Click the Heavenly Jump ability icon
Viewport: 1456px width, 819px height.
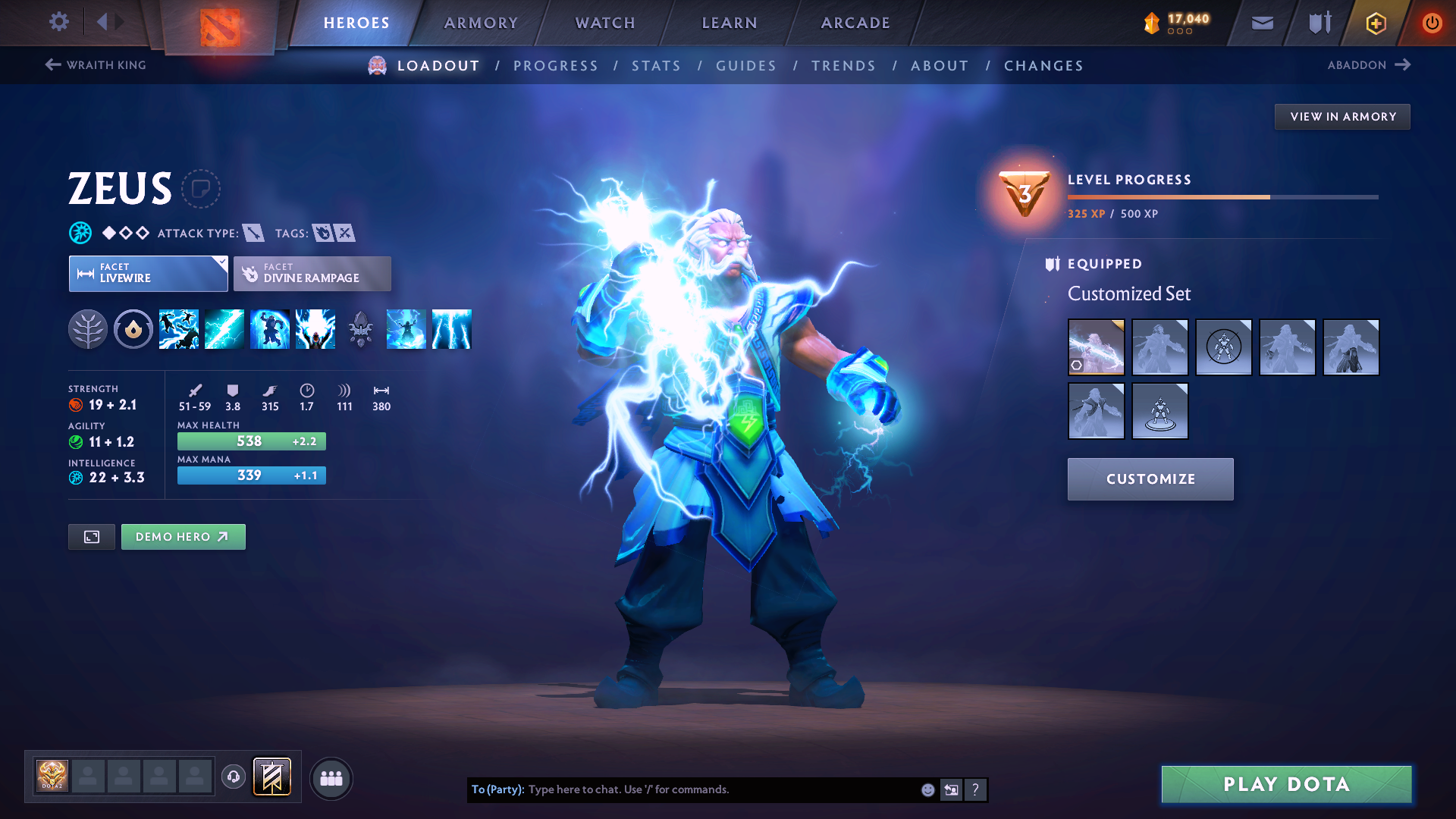coord(269,328)
